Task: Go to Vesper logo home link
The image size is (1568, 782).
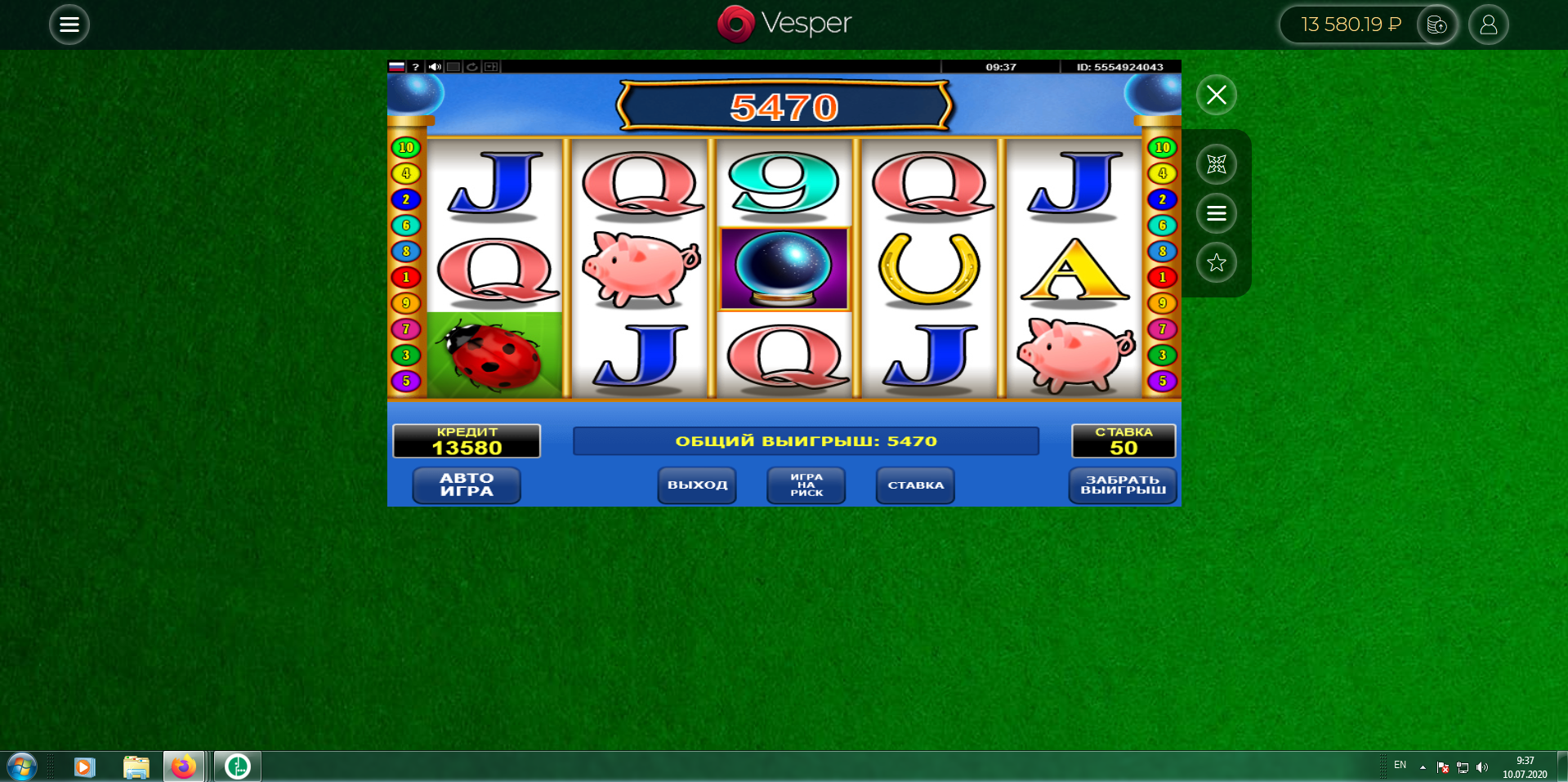Action: [784, 24]
